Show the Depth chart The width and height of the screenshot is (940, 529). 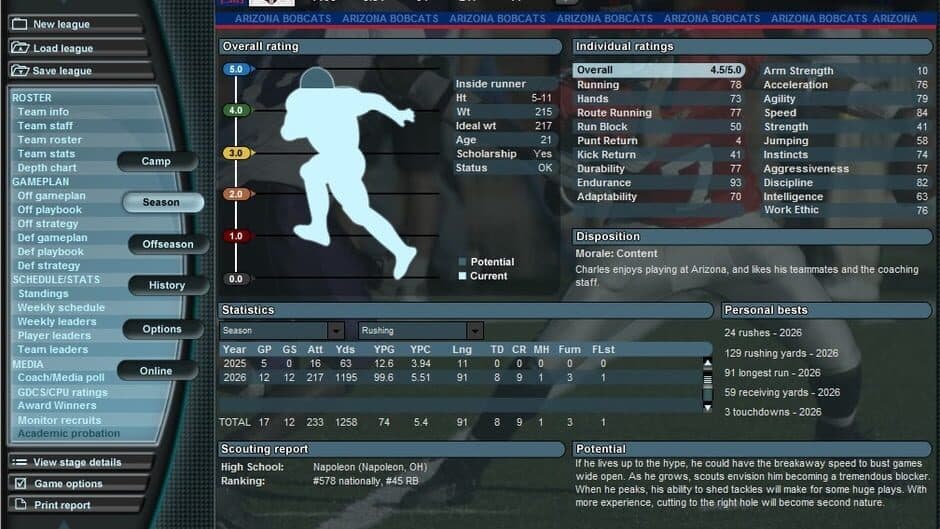[47, 168]
